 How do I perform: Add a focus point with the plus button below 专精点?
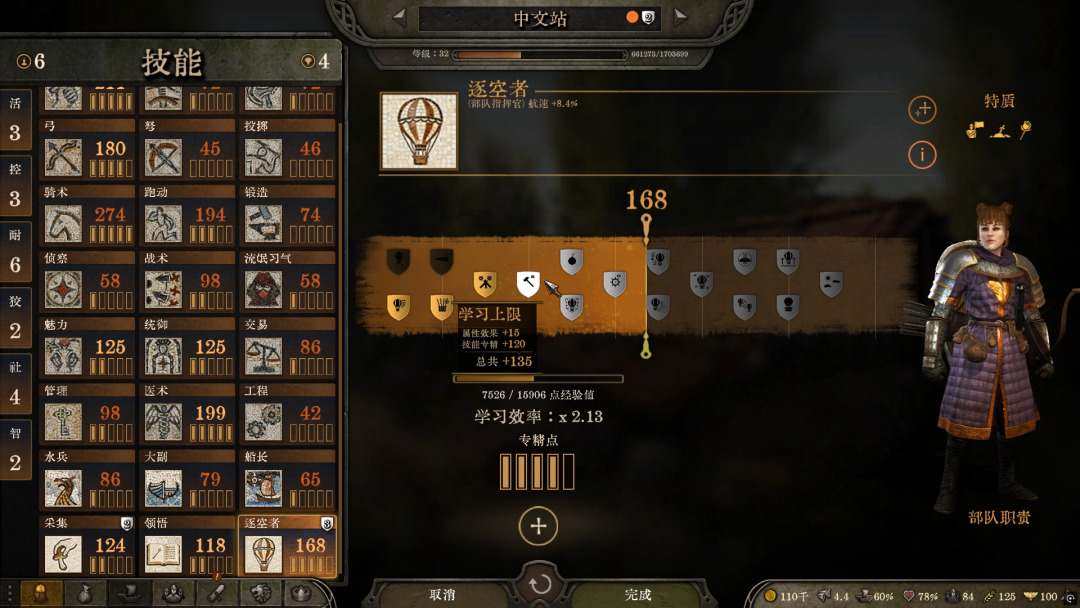point(538,526)
